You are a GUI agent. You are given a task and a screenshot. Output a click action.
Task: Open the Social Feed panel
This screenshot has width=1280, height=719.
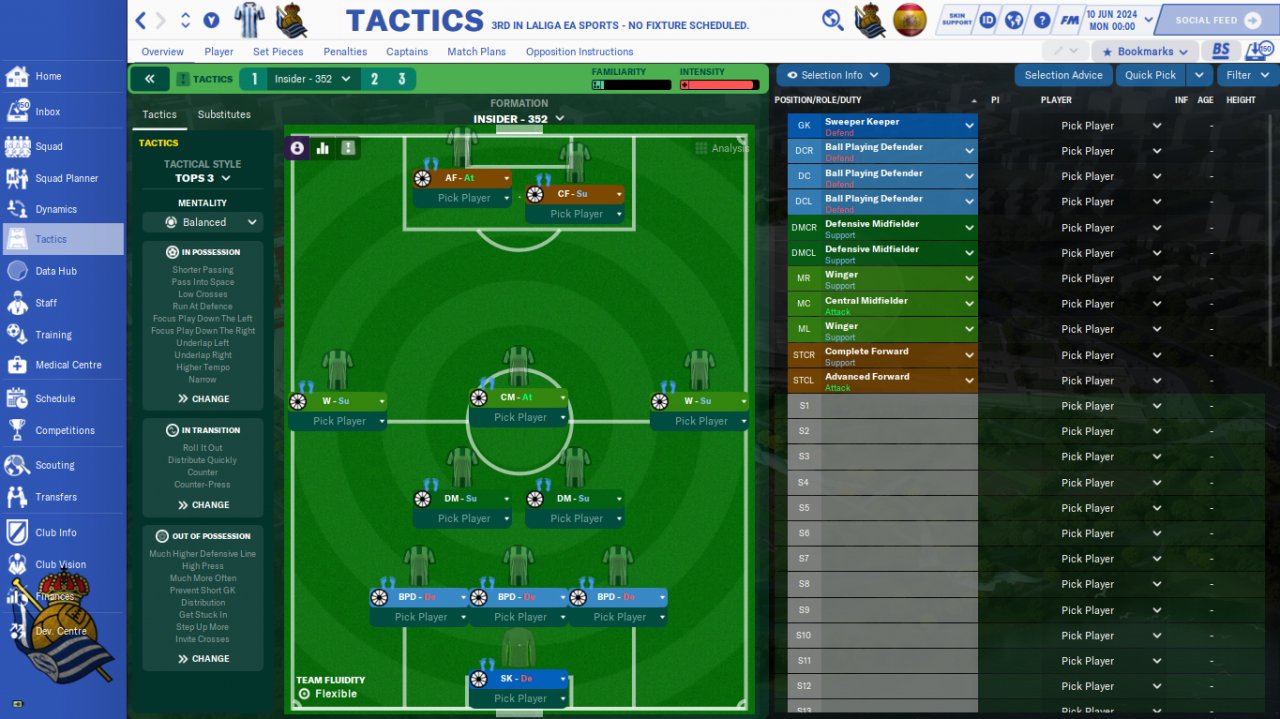tap(1217, 20)
